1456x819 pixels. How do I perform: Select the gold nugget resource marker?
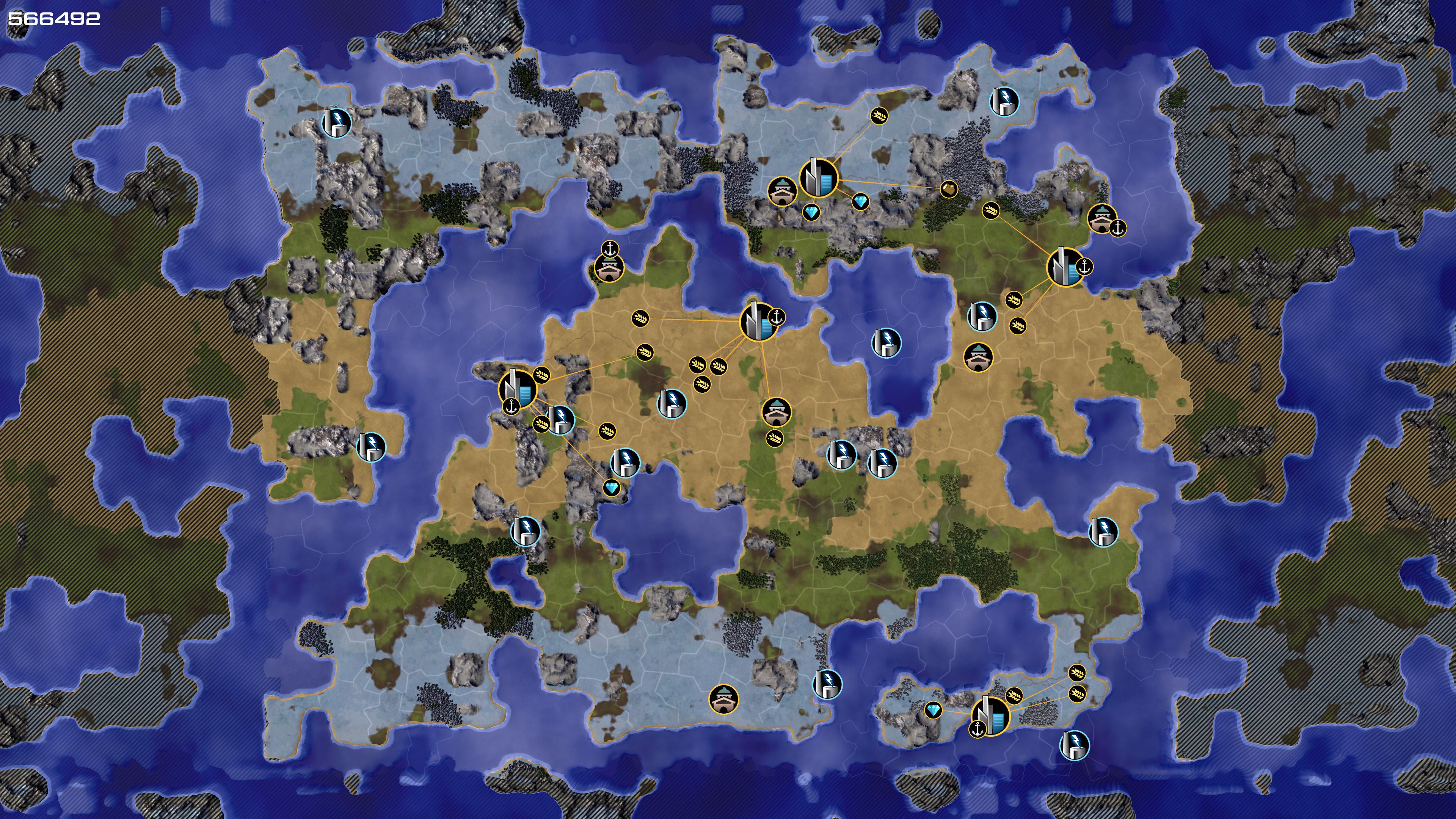click(x=948, y=189)
